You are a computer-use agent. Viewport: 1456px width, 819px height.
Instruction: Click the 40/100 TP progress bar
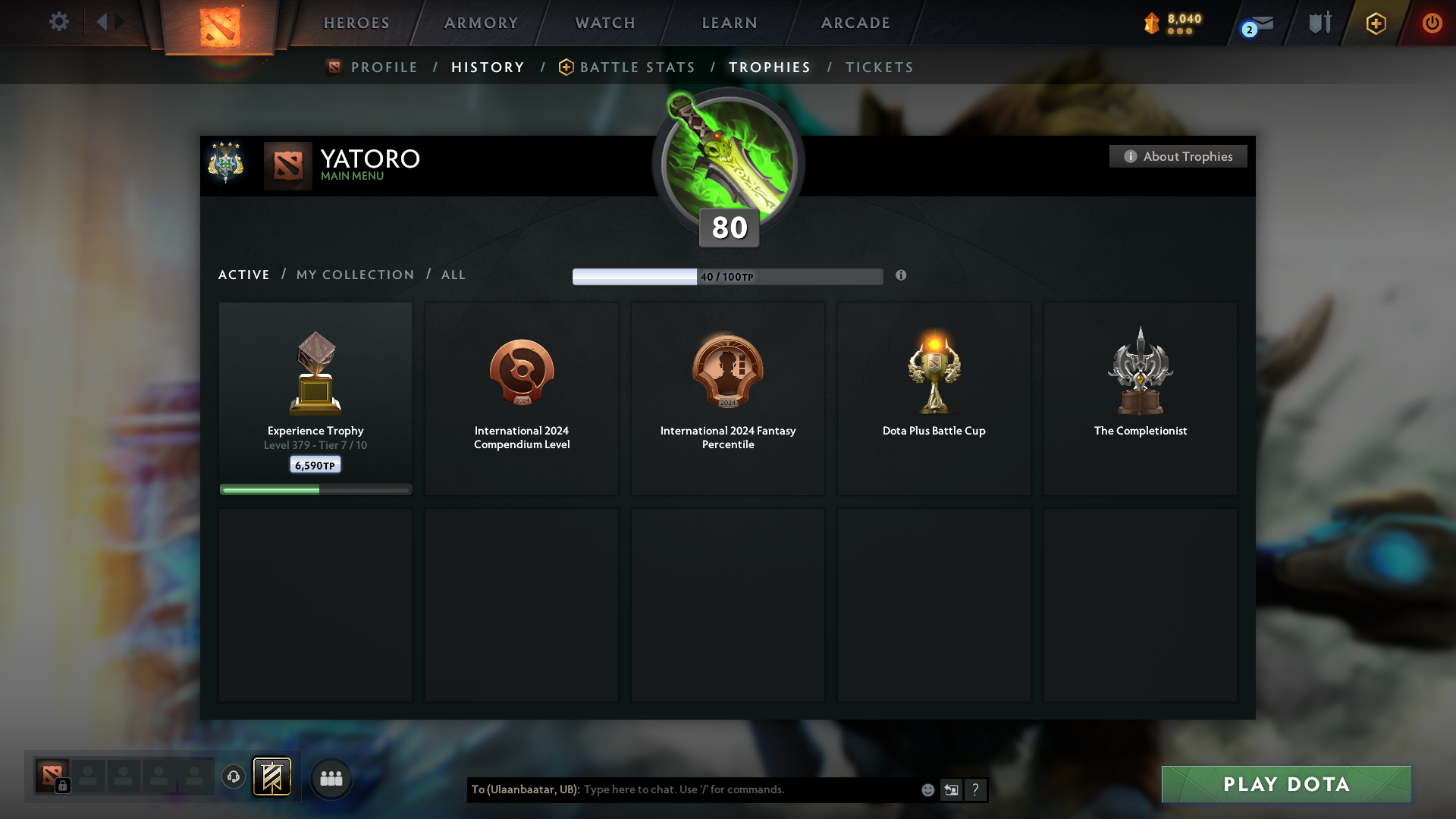pos(726,276)
